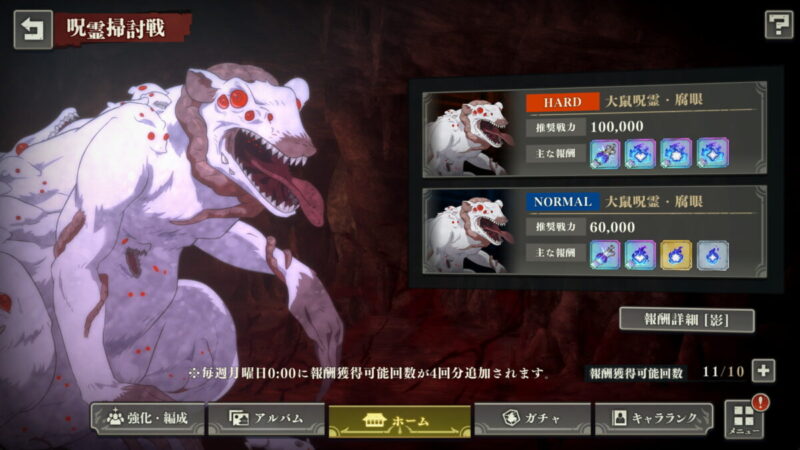Select the NORMAL difficulty battle entry
The height and width of the screenshot is (450, 800).
click(x=596, y=229)
